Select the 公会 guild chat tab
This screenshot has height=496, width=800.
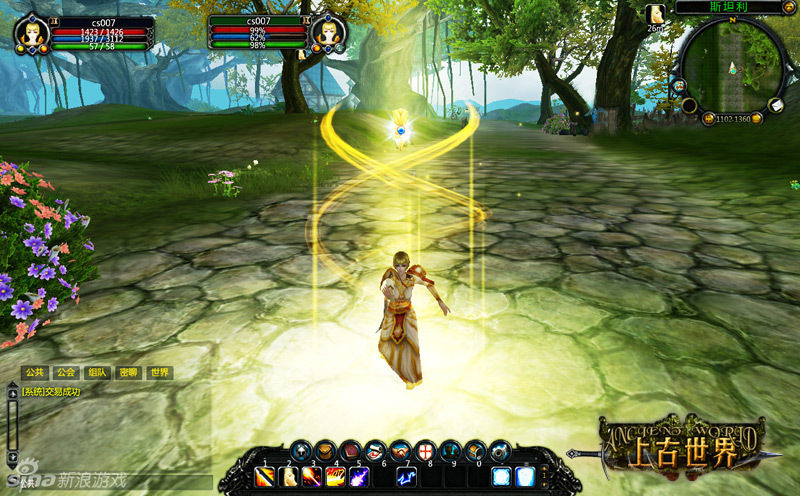66,372
